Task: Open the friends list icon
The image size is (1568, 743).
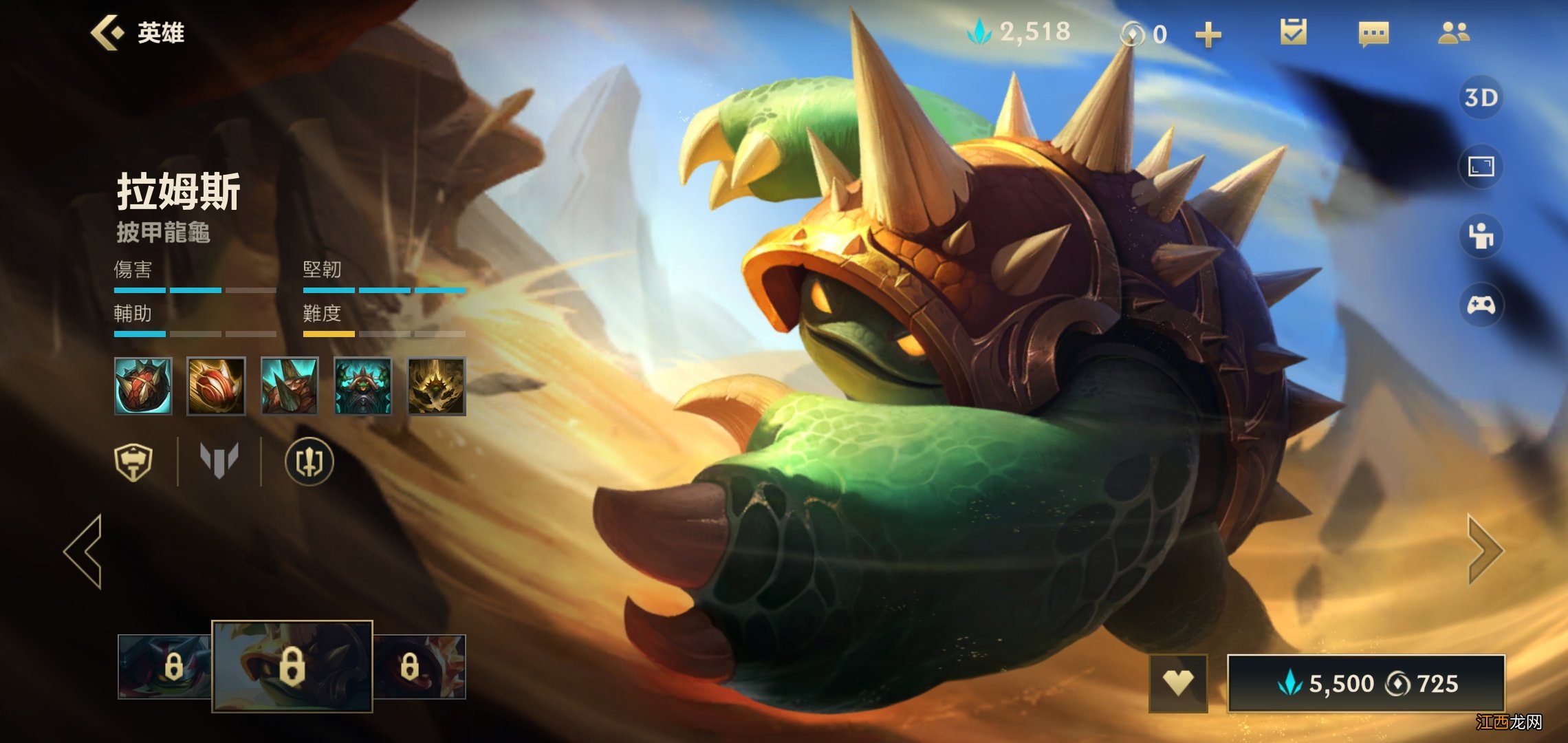Action: 1453,32
